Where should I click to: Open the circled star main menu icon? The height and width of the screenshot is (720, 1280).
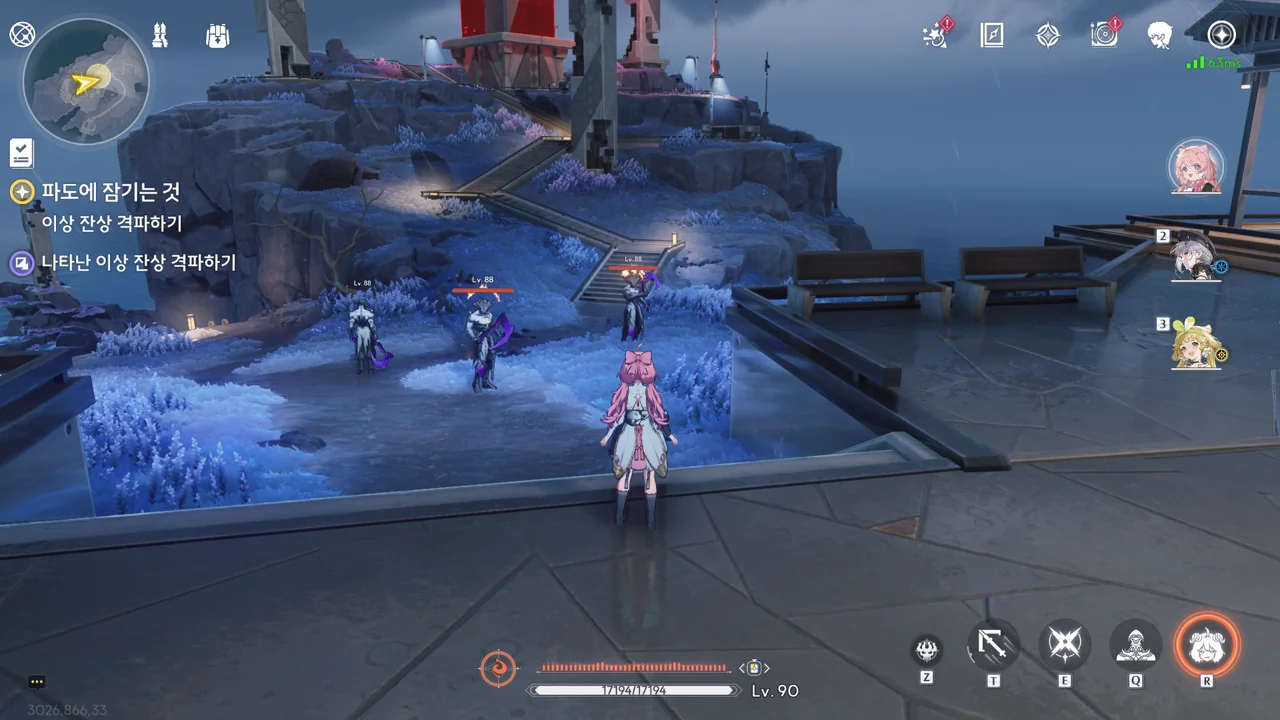[x=1221, y=35]
